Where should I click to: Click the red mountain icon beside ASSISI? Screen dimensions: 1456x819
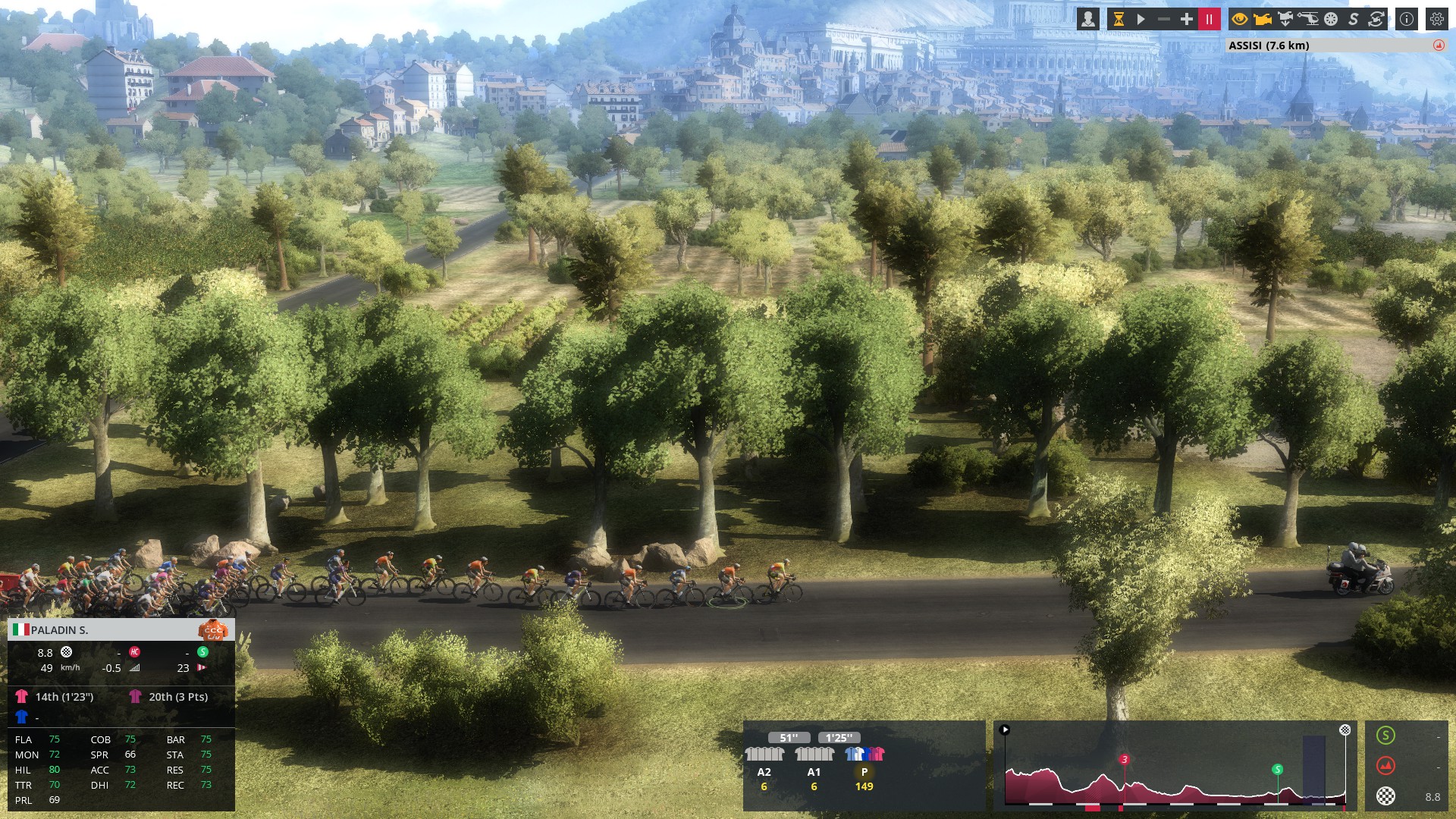[1439, 45]
